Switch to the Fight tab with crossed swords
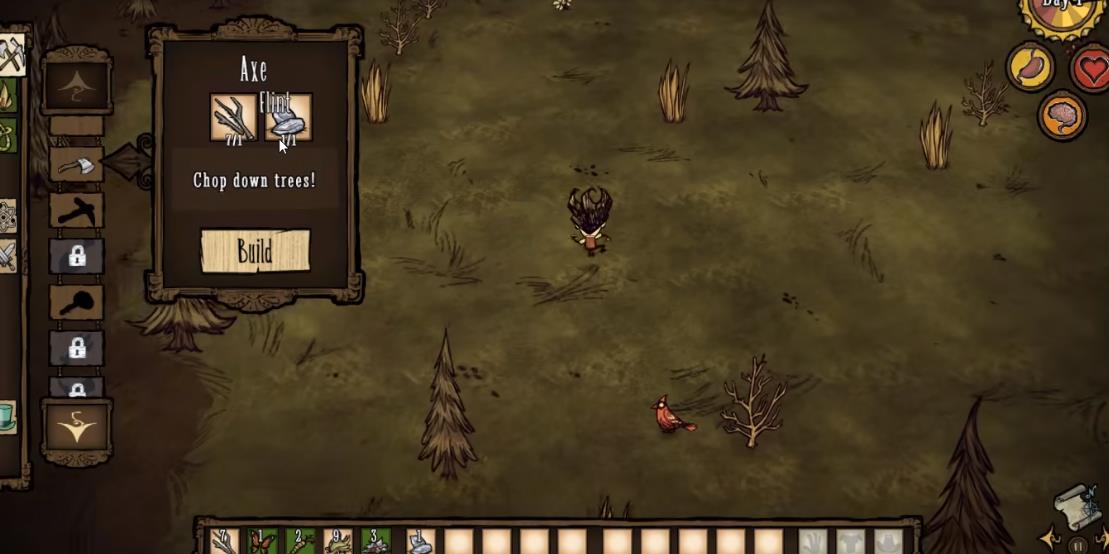This screenshot has width=1109, height=554. [x=8, y=257]
